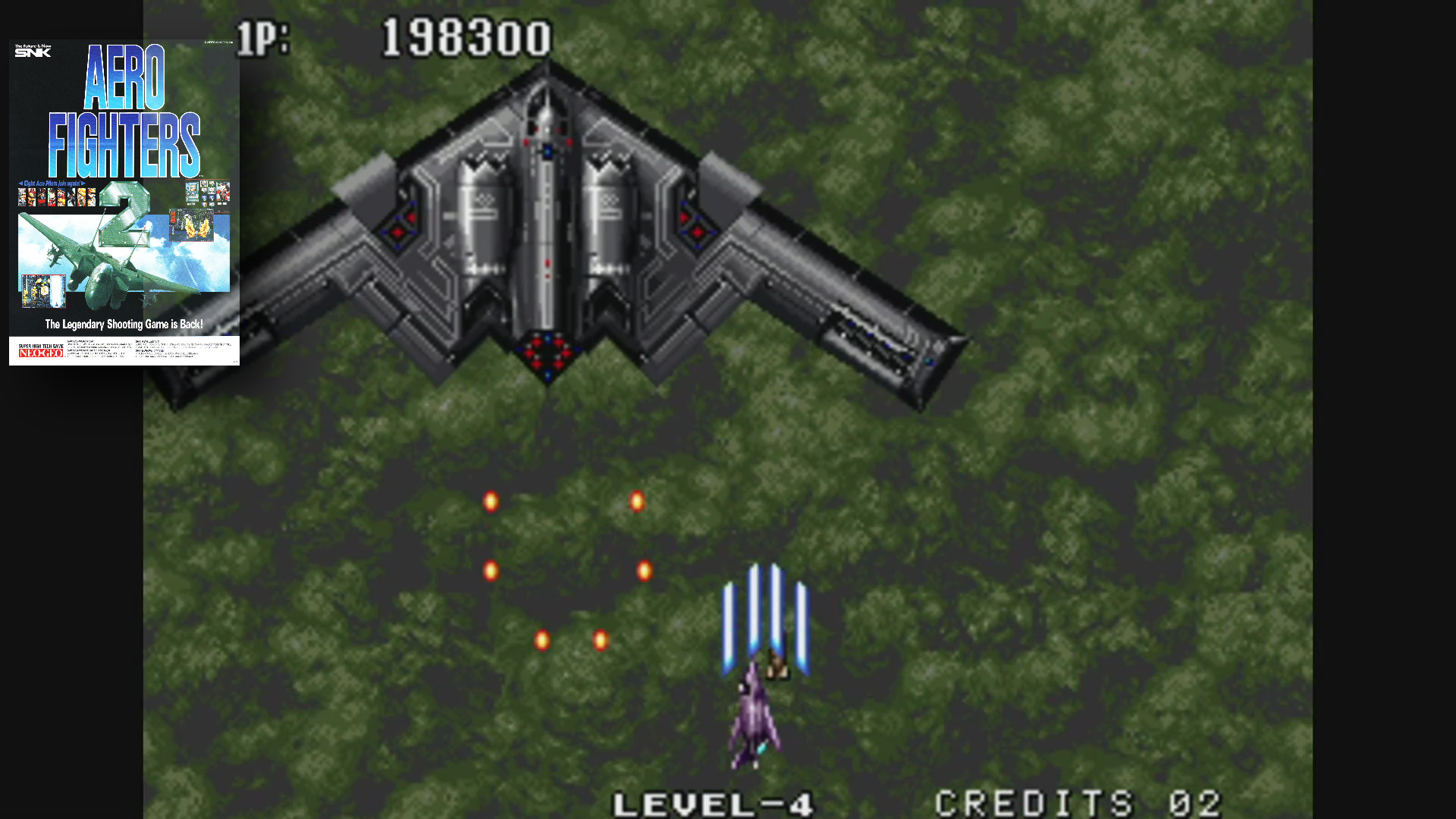This screenshot has width=1456, height=819.
Task: Open the explosion screenshot inset on the box
Action: 192,225
